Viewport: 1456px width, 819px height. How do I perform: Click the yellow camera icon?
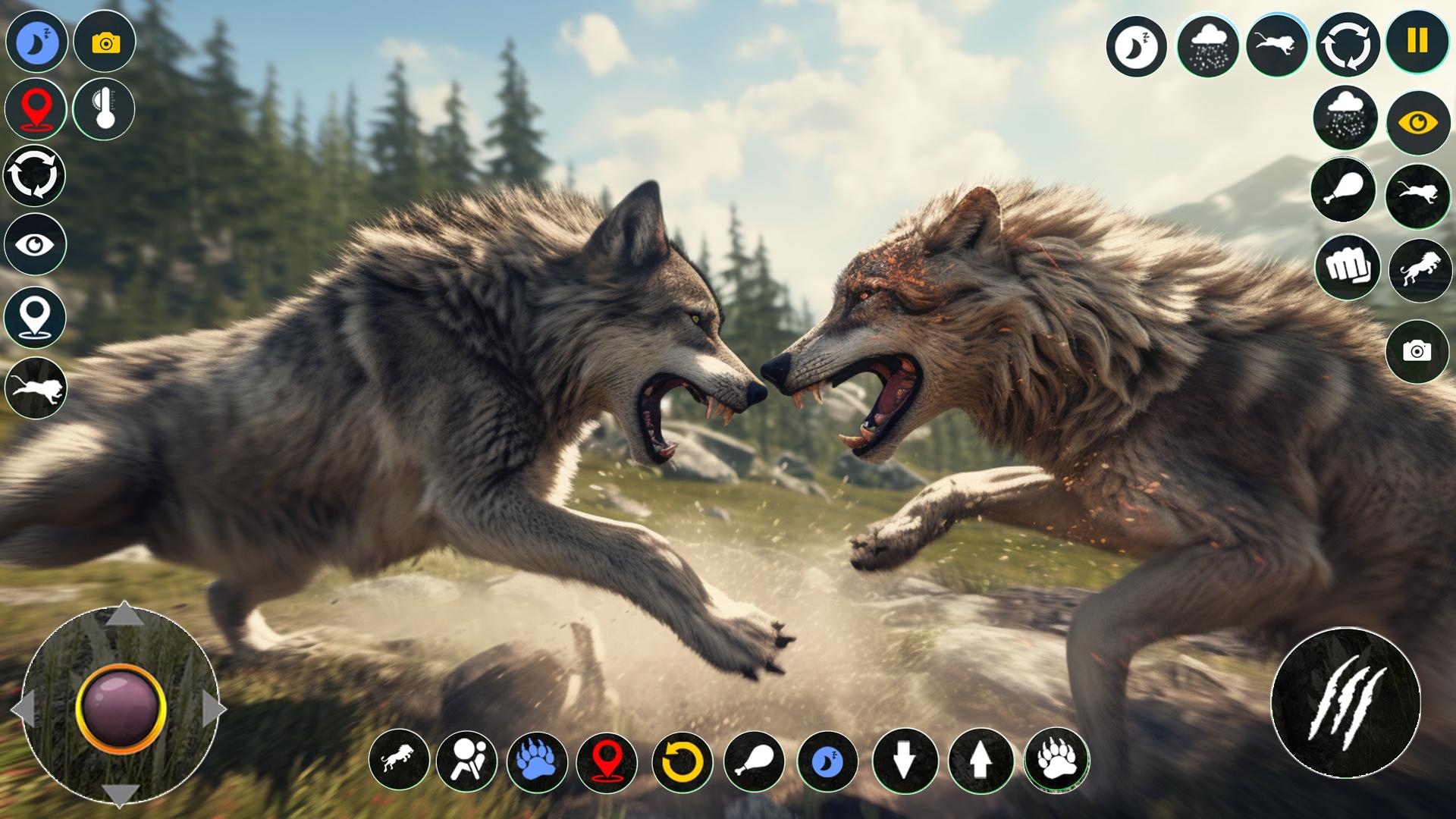[105, 42]
